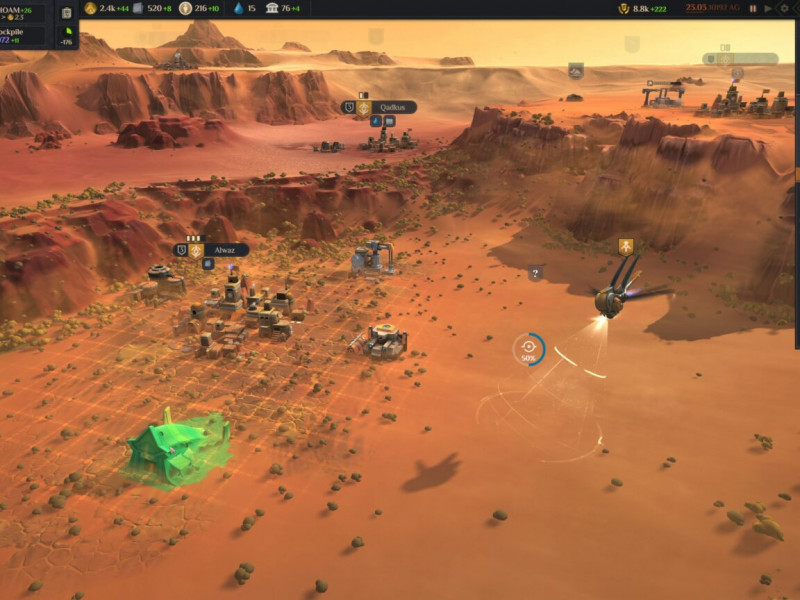
Task: Click the hegemony laurel score icon
Action: pos(624,8)
